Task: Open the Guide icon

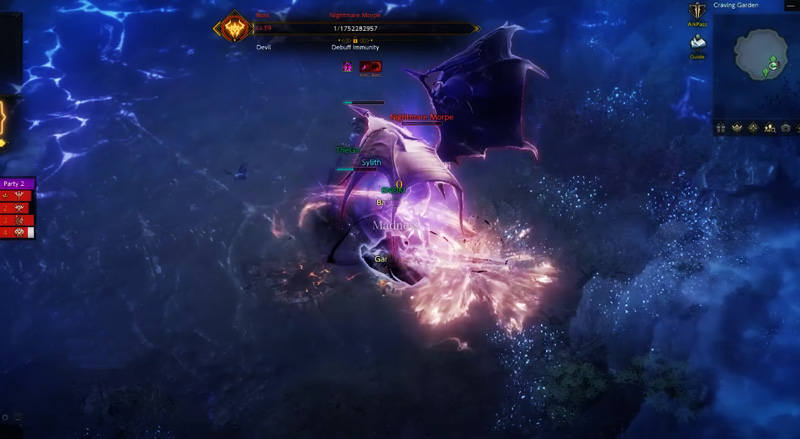Action: tap(697, 43)
